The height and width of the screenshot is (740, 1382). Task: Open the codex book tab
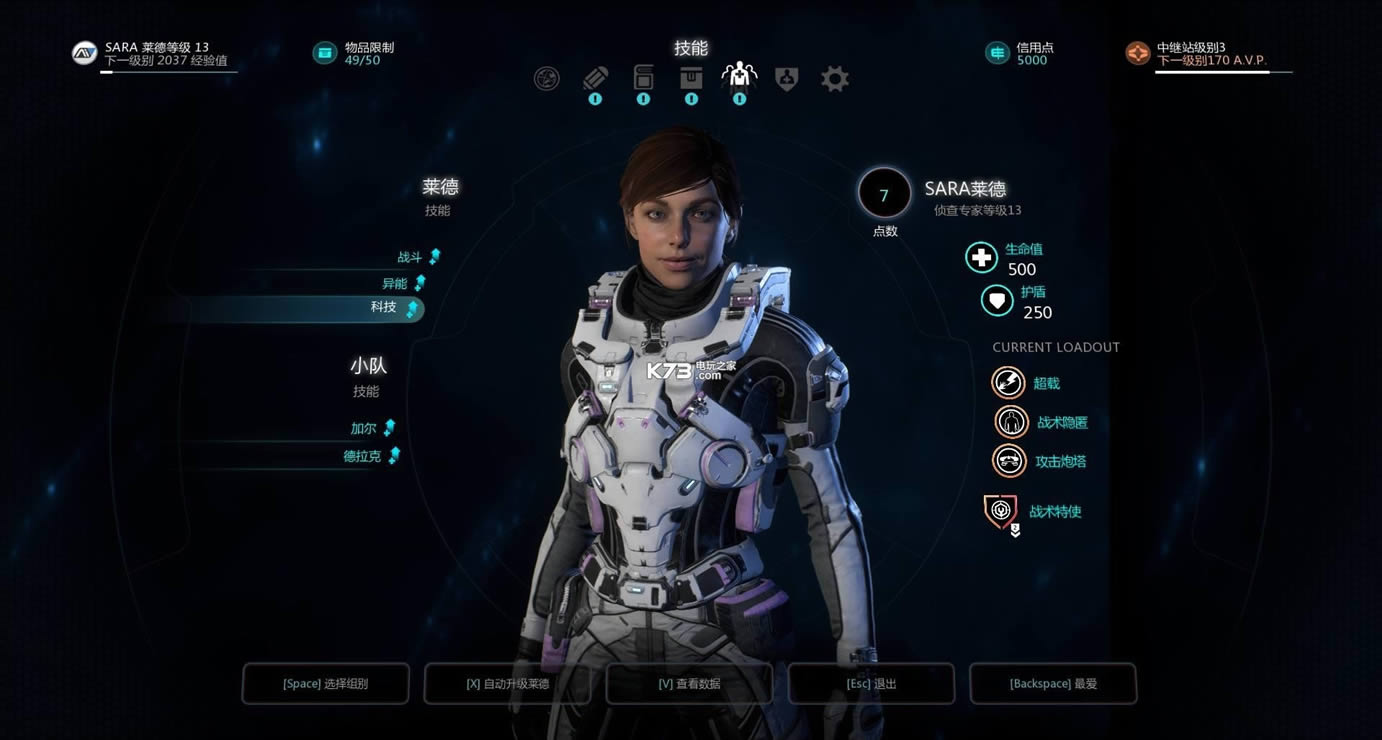point(643,77)
